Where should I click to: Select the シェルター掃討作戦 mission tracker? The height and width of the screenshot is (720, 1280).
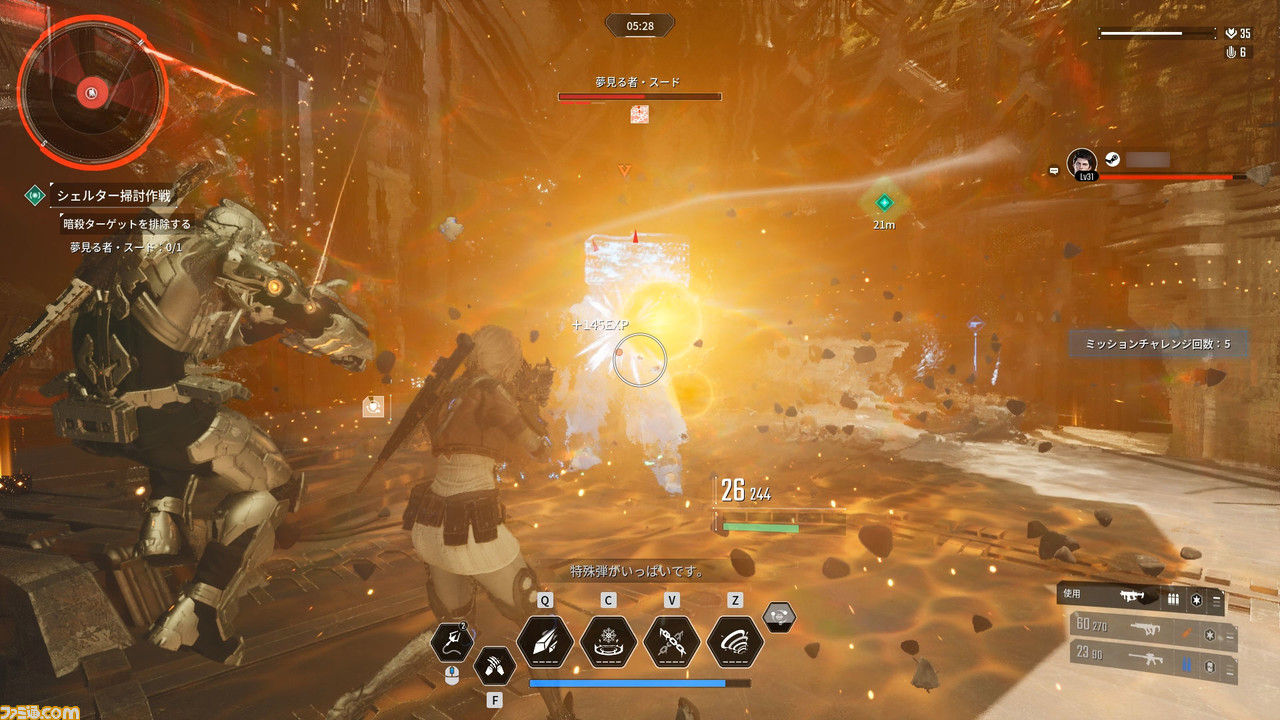point(110,195)
